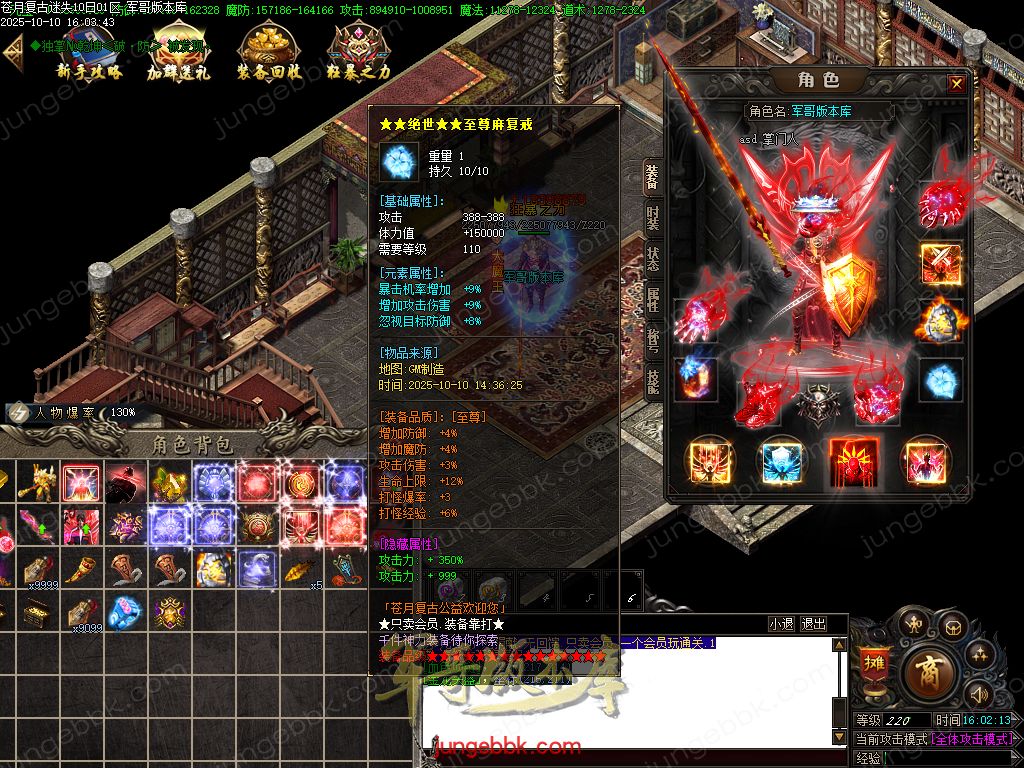Select the flaming egg equipment slot
Viewport: 1024px width, 768px height.
pos(940,321)
